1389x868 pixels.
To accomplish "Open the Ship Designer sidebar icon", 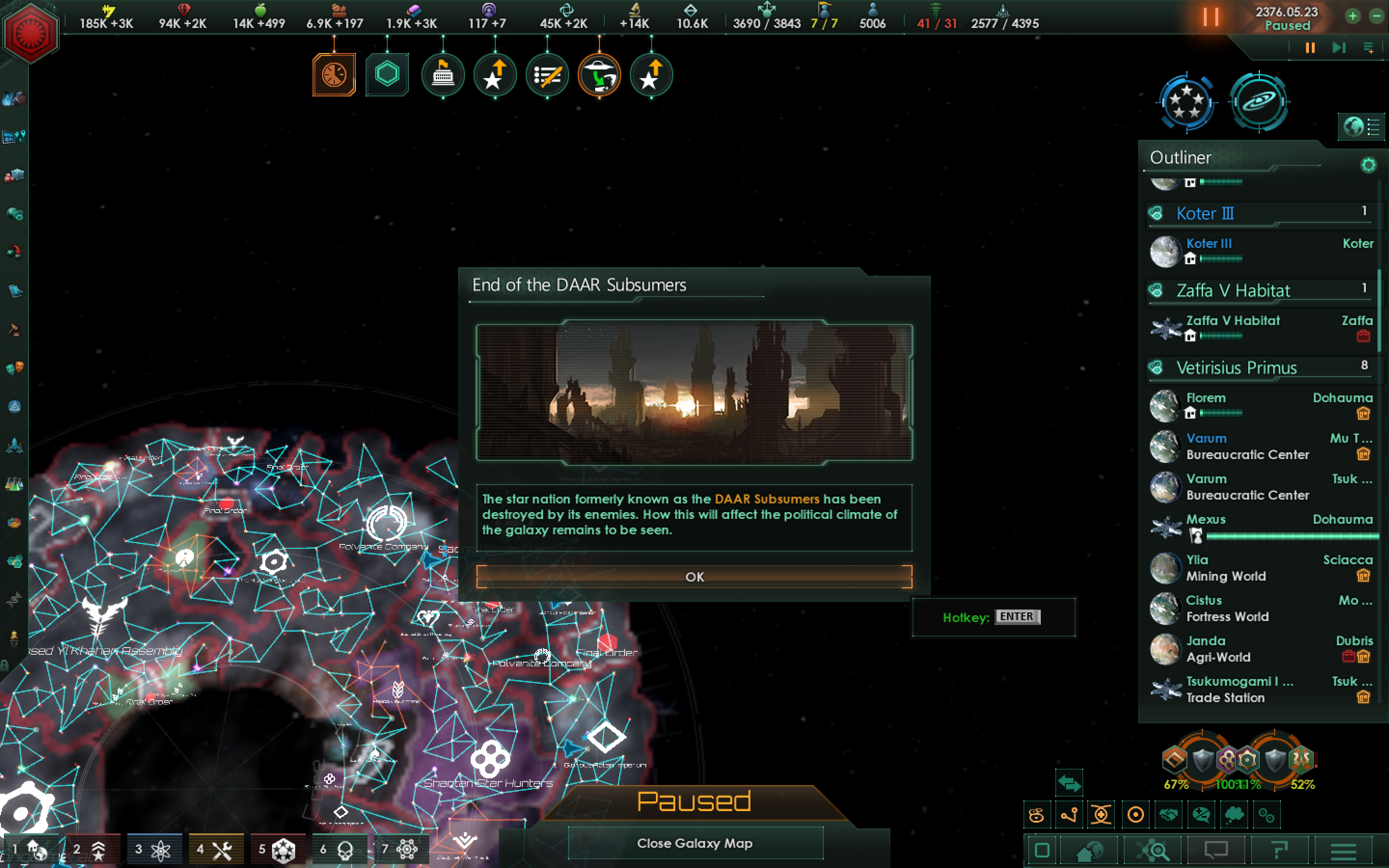I will point(14,445).
